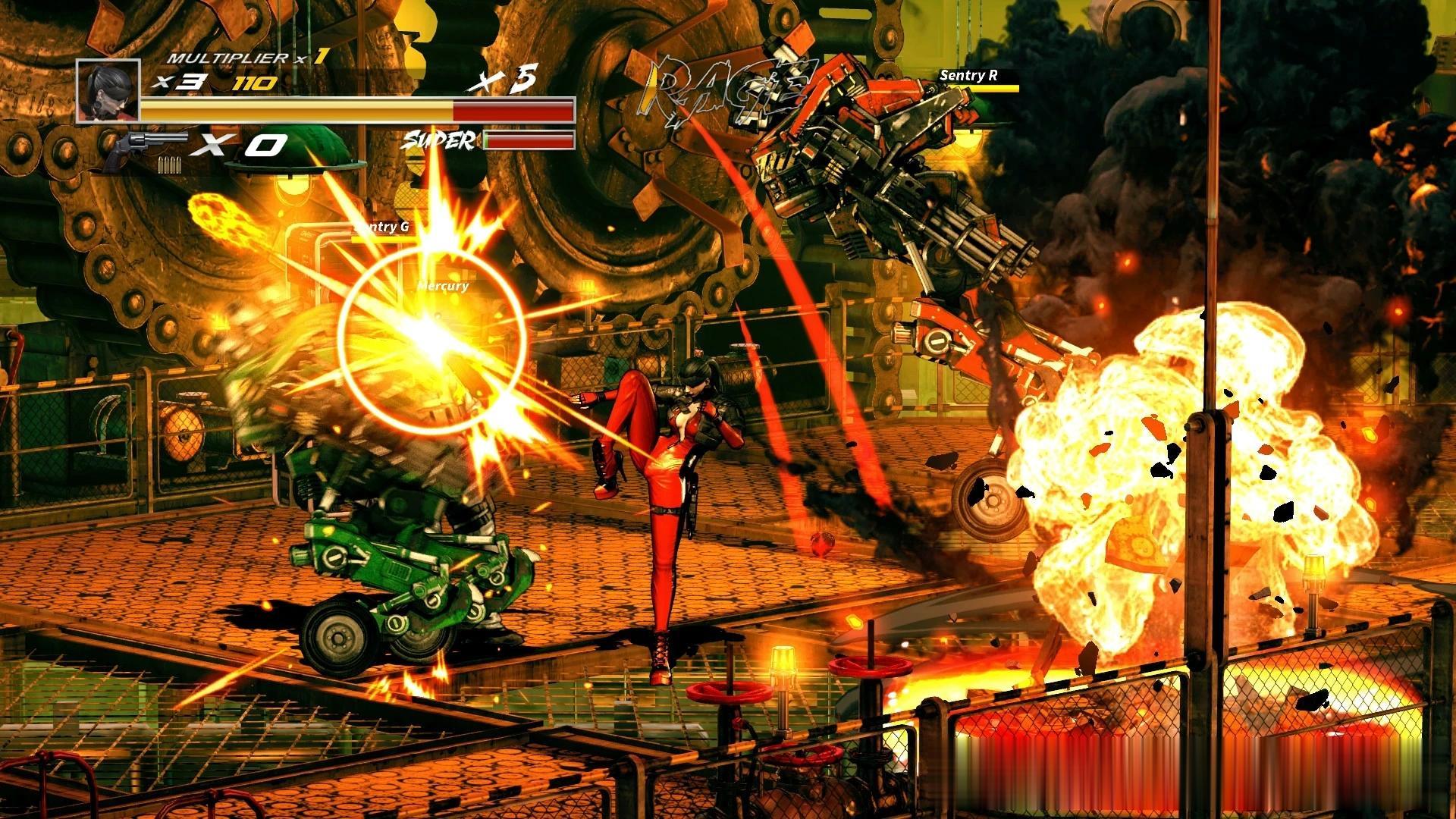Click the player character portrait
Viewport: 1456px width, 819px height.
(108, 91)
